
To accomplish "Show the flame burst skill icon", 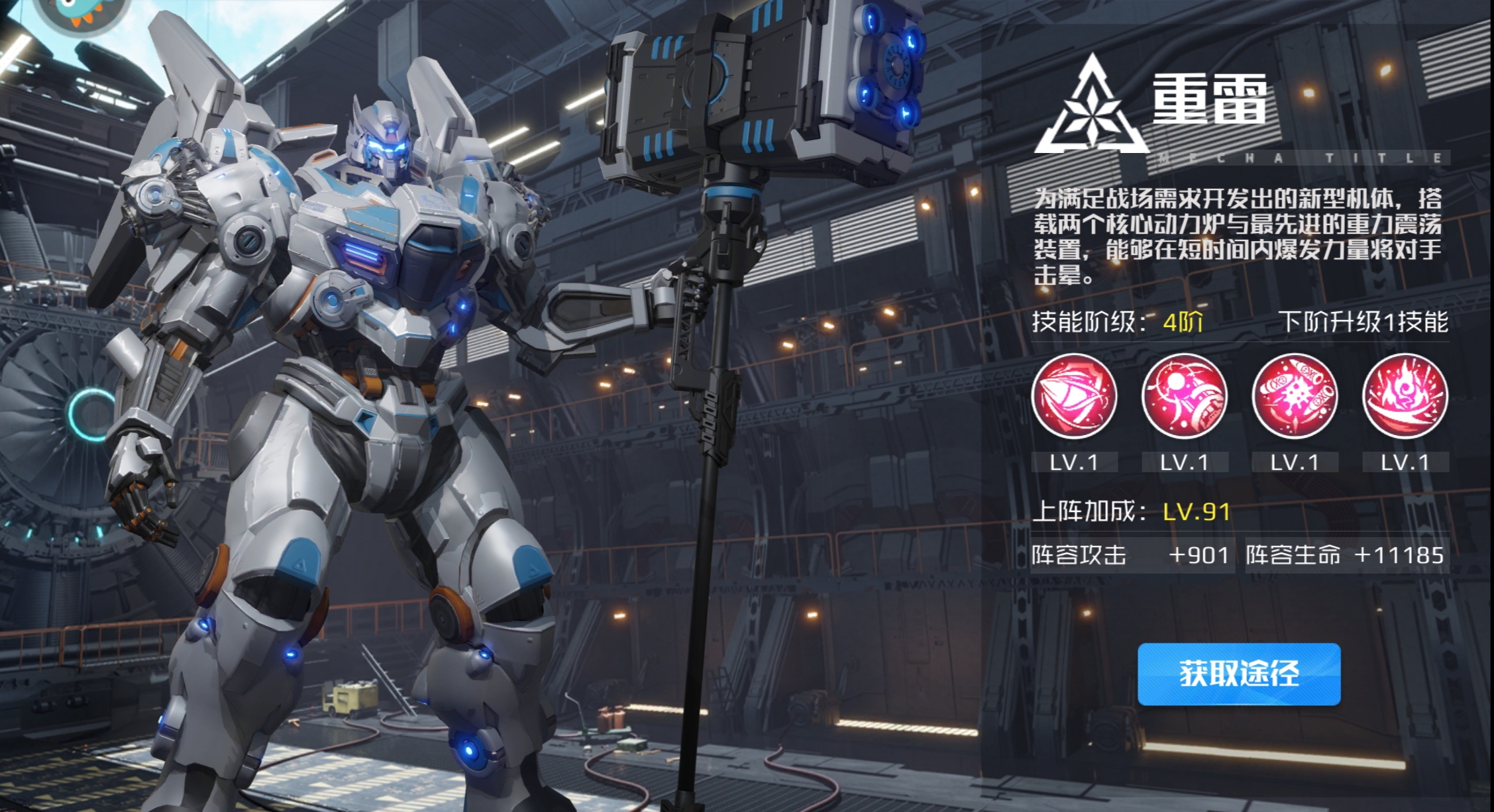I will [1405, 396].
